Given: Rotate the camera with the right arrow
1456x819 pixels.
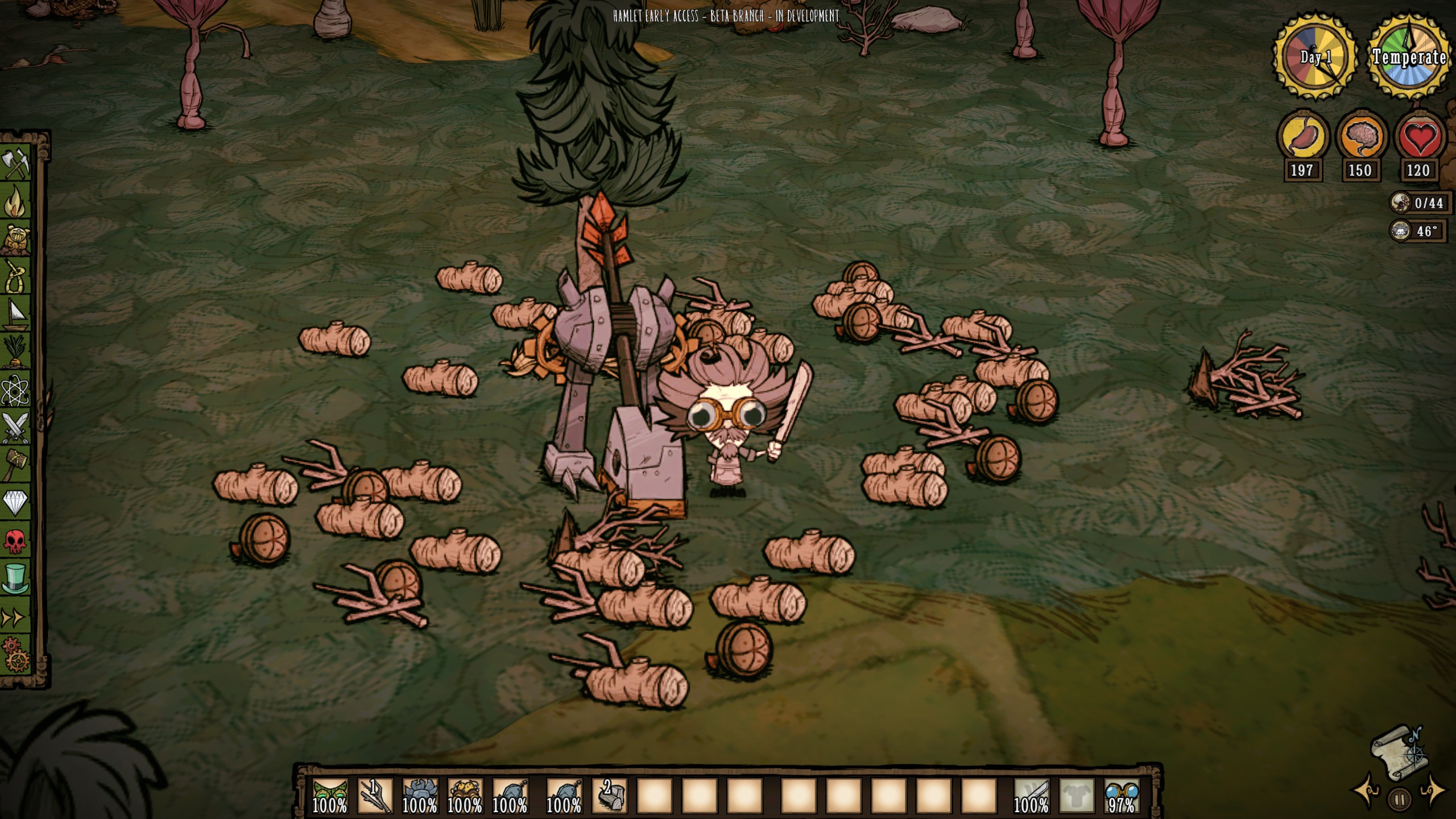Looking at the screenshot, I should (x=1433, y=791).
